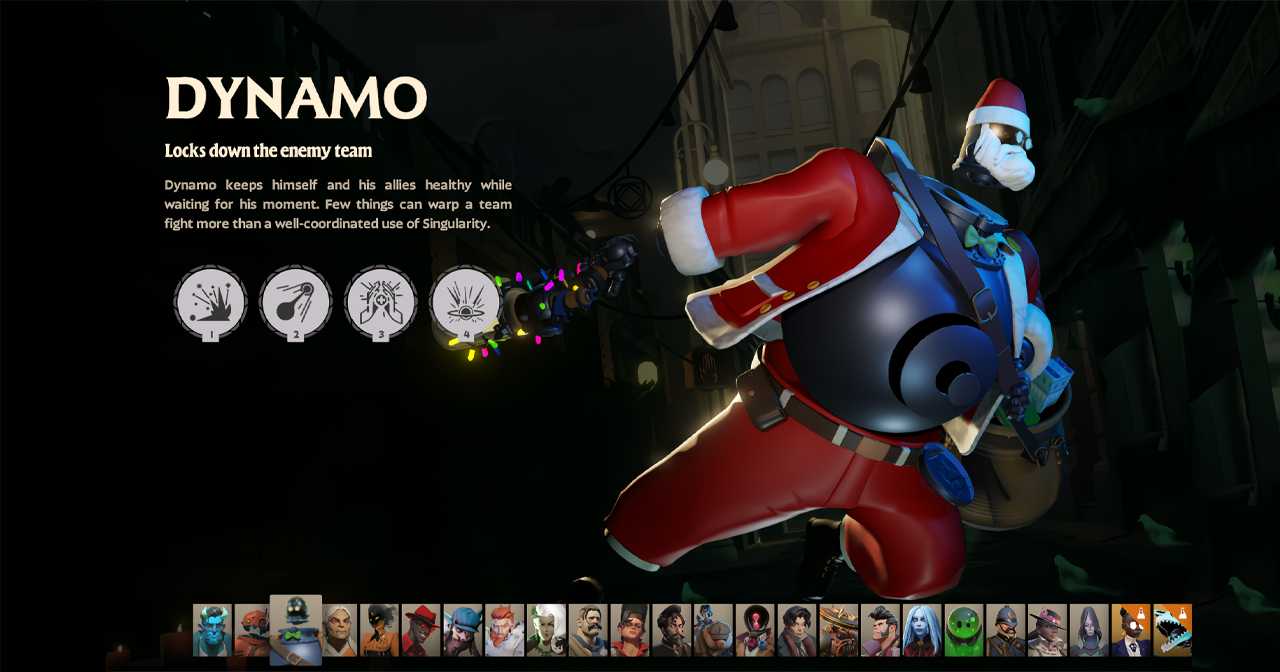Choose the blue horned Abrams portrait
Image resolution: width=1280 pixels, height=672 pixels.
coord(212,630)
